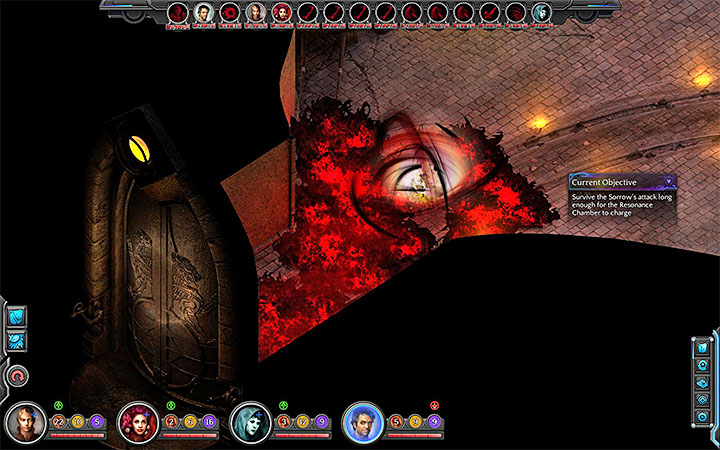This screenshot has width=720, height=450.
Task: Select the pale blue face at turn order end
Action: click(x=540, y=13)
